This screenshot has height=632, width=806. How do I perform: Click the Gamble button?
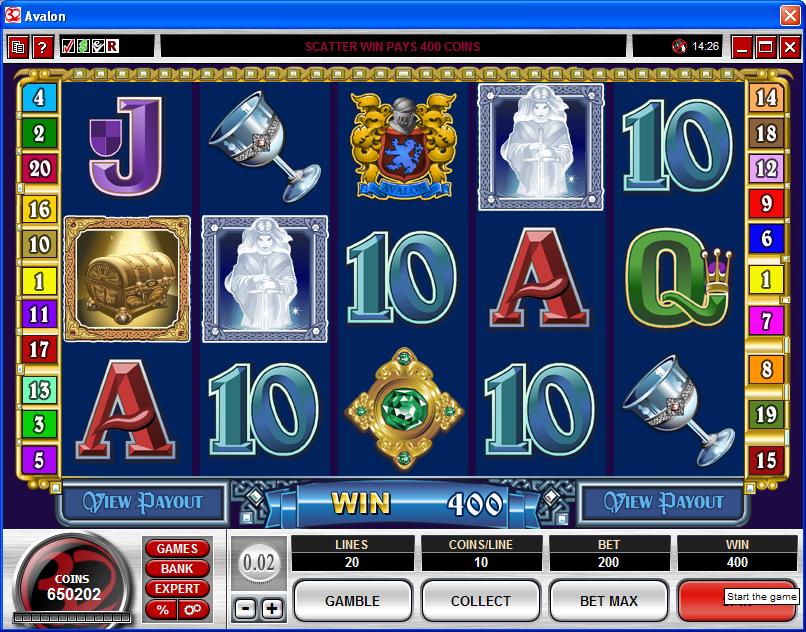pos(352,601)
